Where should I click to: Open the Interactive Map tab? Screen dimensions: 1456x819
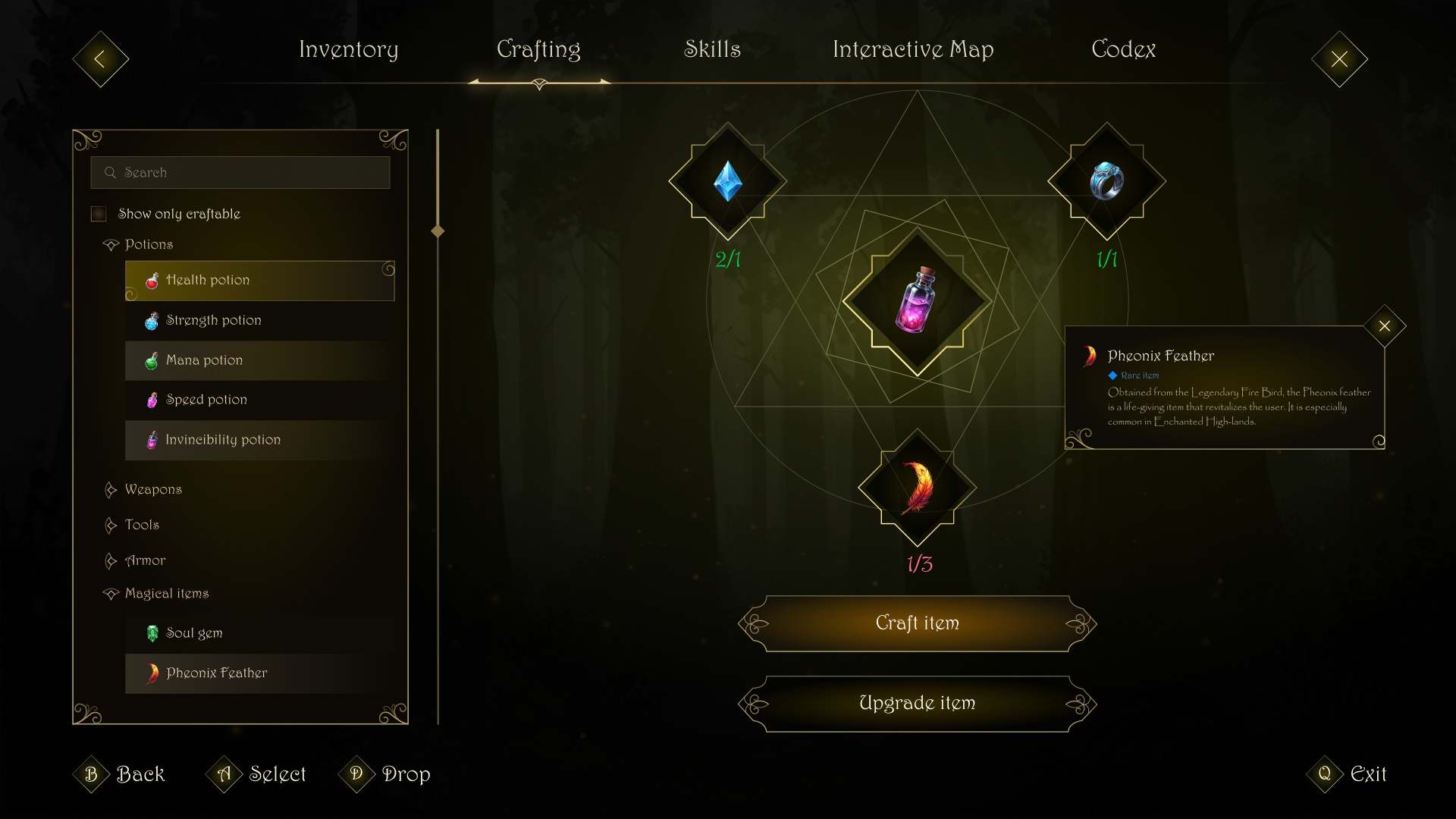913,50
